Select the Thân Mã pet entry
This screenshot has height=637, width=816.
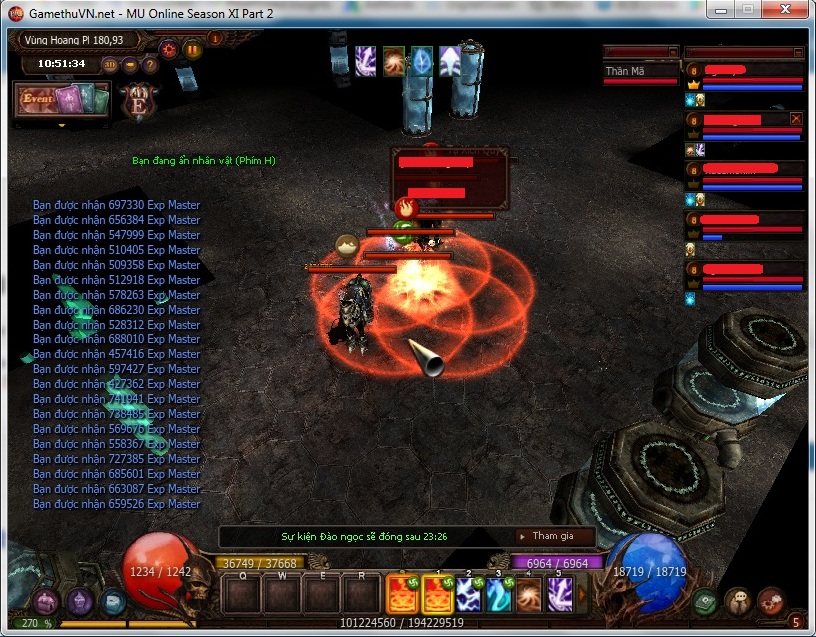(x=640, y=72)
